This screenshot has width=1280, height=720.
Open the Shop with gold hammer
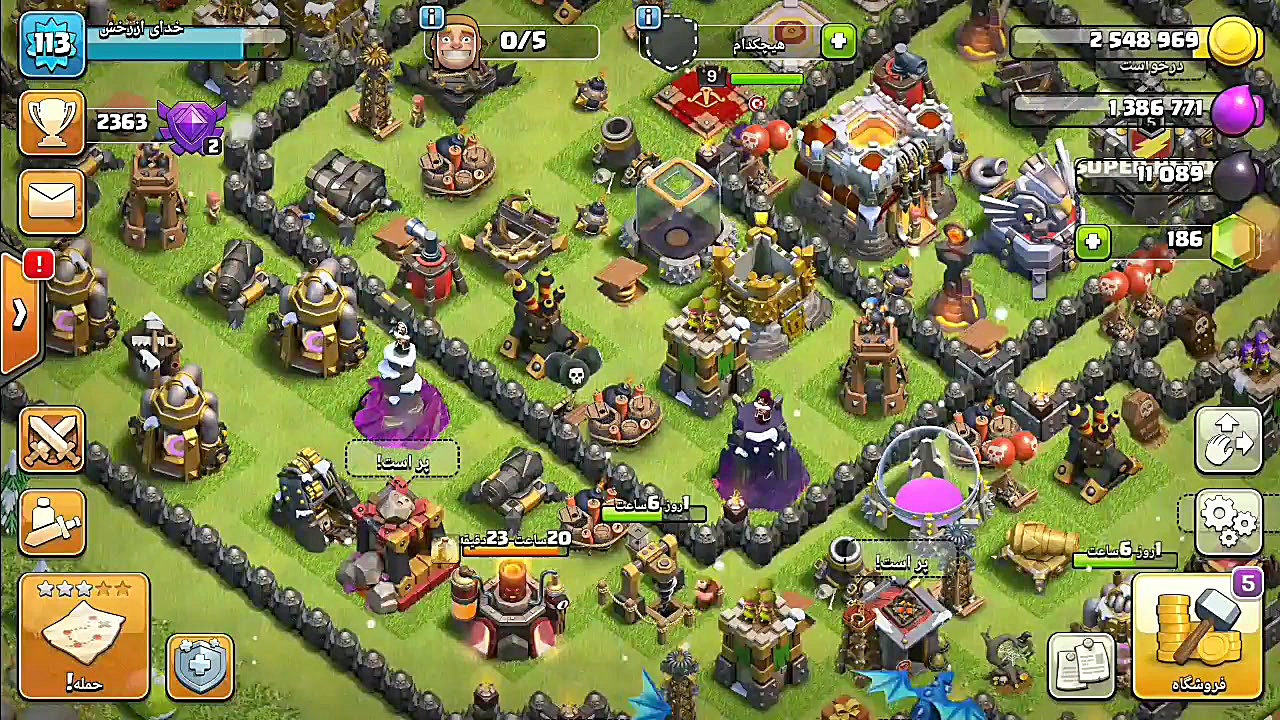[x=1198, y=636]
